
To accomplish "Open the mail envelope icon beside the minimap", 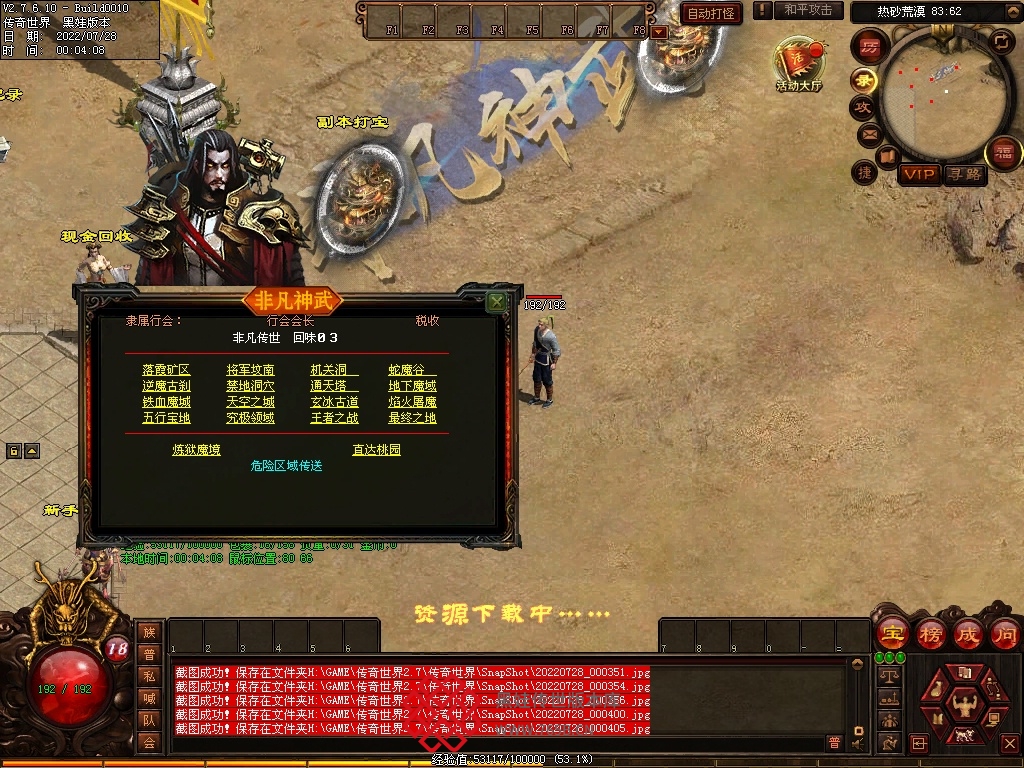I will click(x=868, y=133).
